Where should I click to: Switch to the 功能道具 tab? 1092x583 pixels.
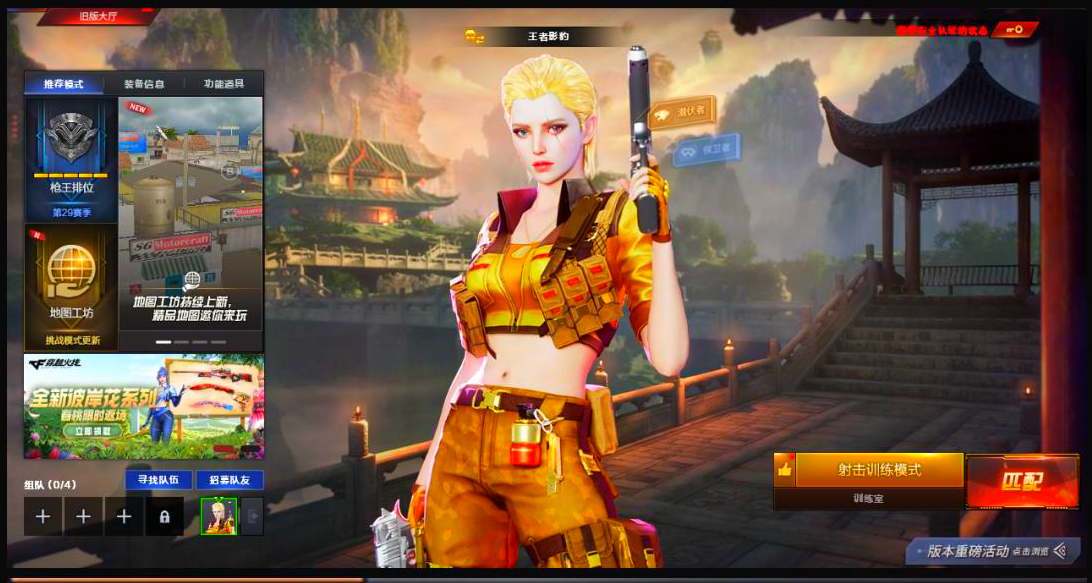(223, 84)
